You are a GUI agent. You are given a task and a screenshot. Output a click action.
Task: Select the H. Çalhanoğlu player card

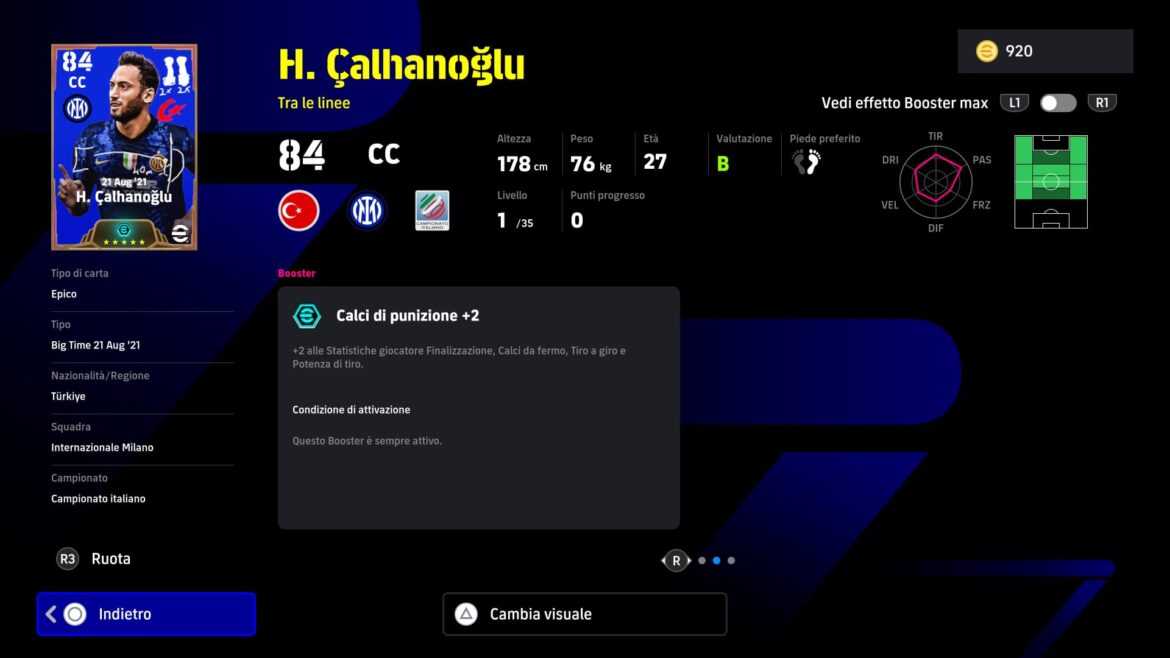[124, 147]
